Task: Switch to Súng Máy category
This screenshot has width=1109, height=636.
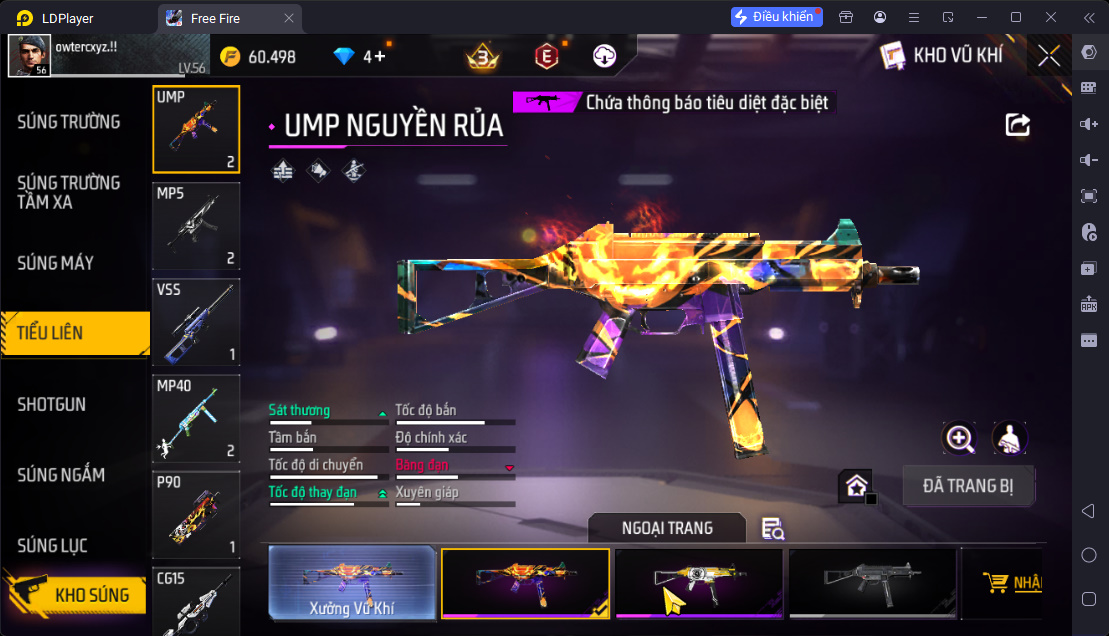Action: click(56, 263)
